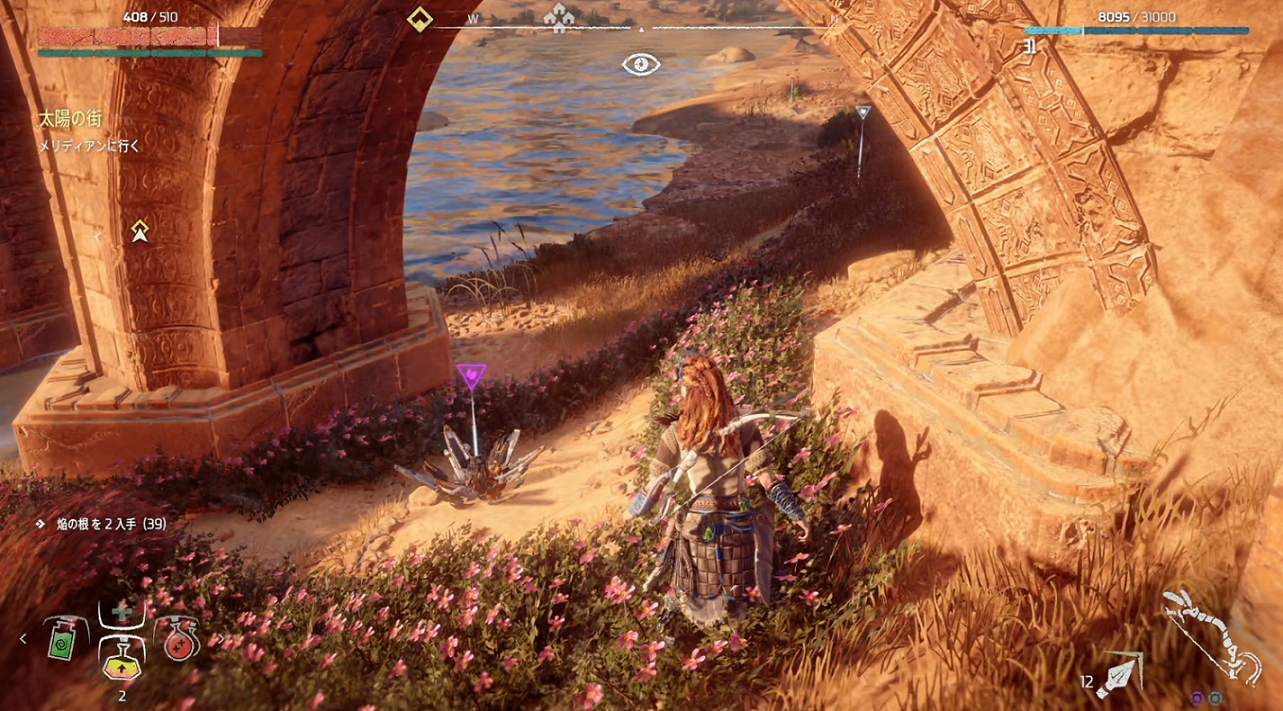Click the eye visibility indicator
The height and width of the screenshot is (711, 1283).
(x=641, y=65)
